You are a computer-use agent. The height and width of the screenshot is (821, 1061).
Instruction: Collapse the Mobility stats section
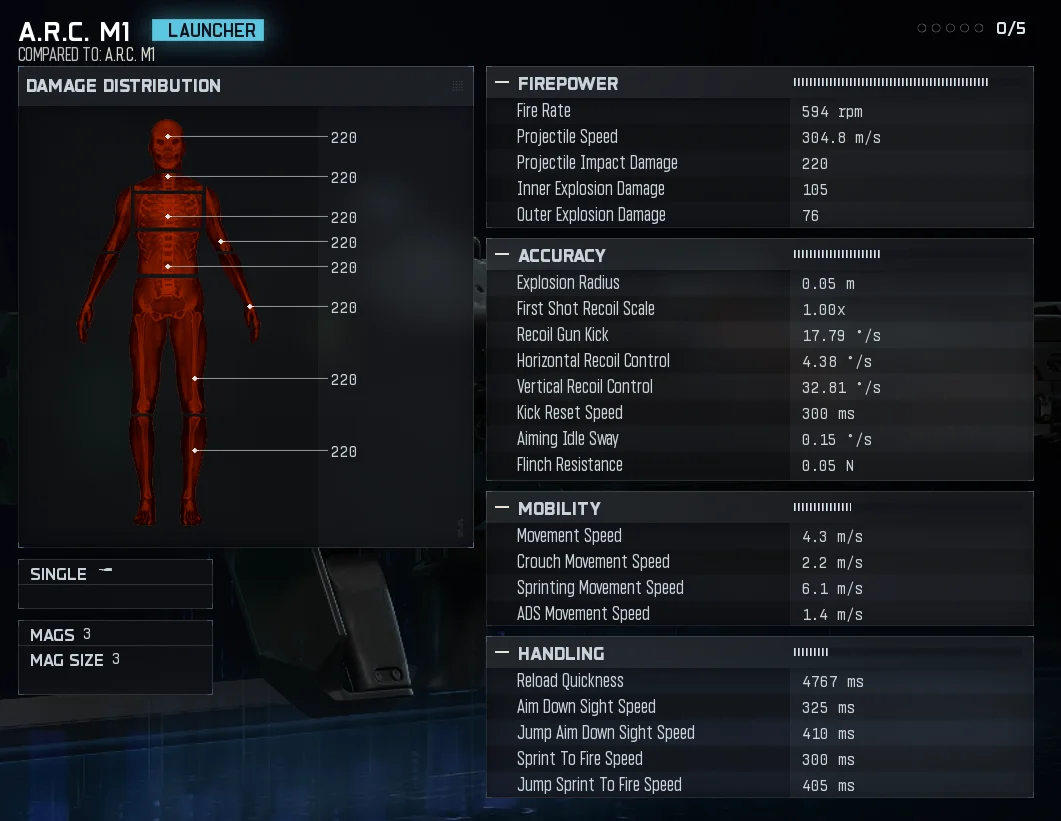502,509
